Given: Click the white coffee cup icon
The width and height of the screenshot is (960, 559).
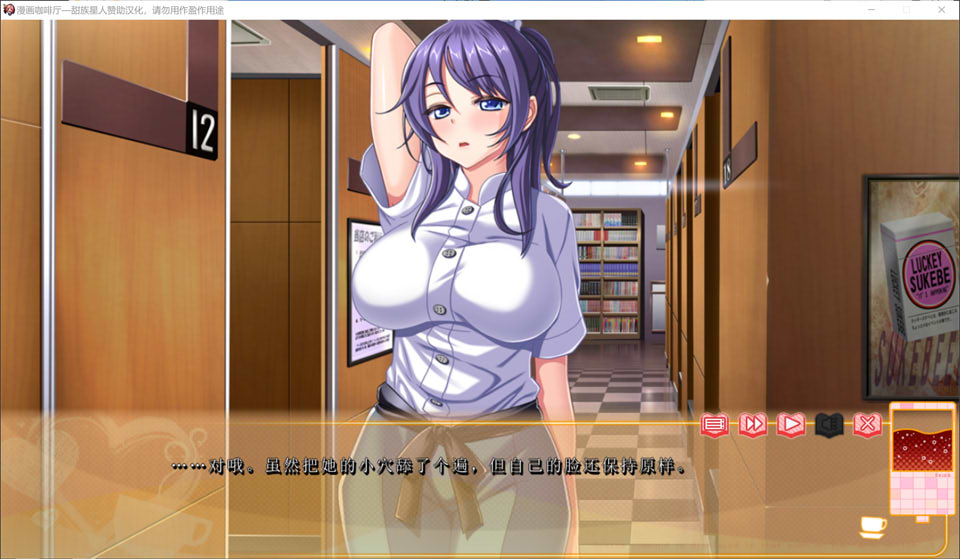Looking at the screenshot, I should [x=872, y=524].
